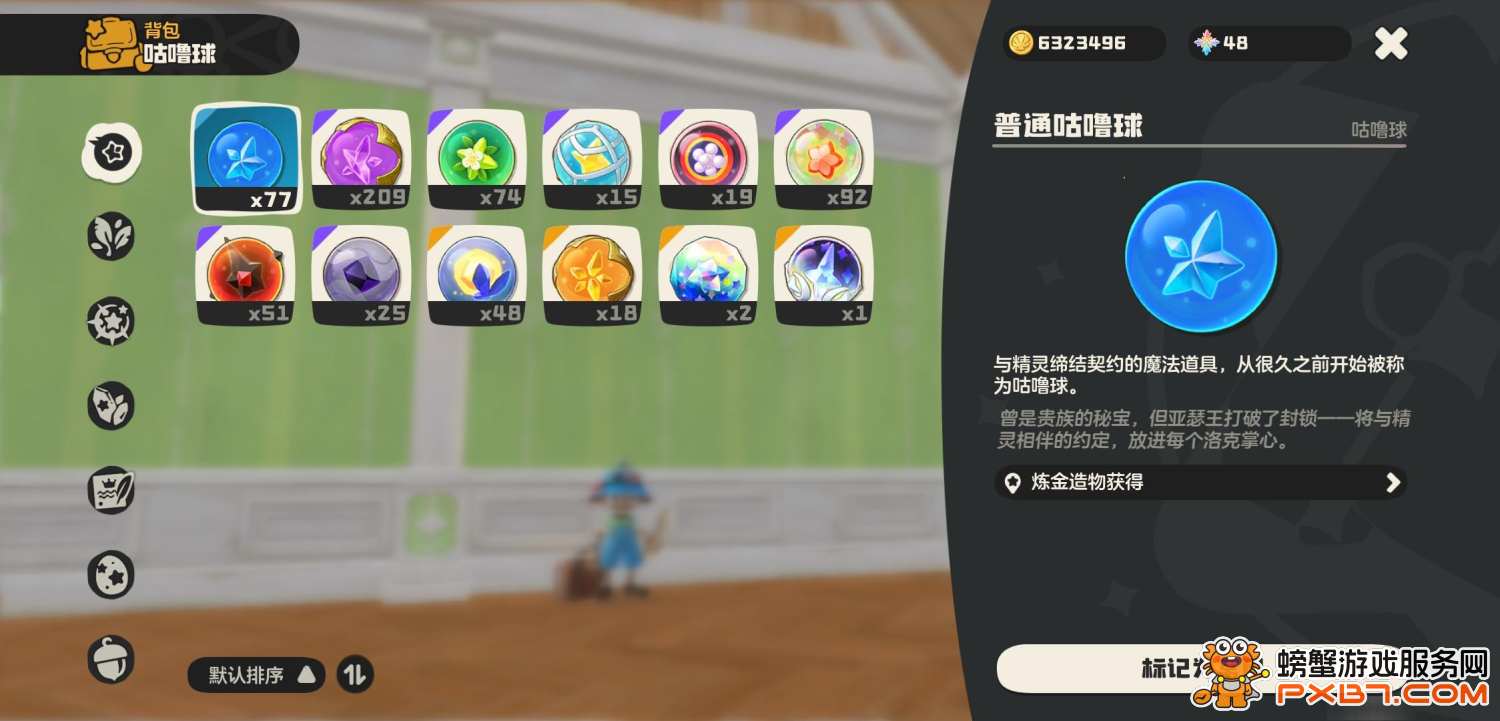Select the 咕噜球 category icon in sidebar
The image size is (1500, 721).
coord(110,150)
